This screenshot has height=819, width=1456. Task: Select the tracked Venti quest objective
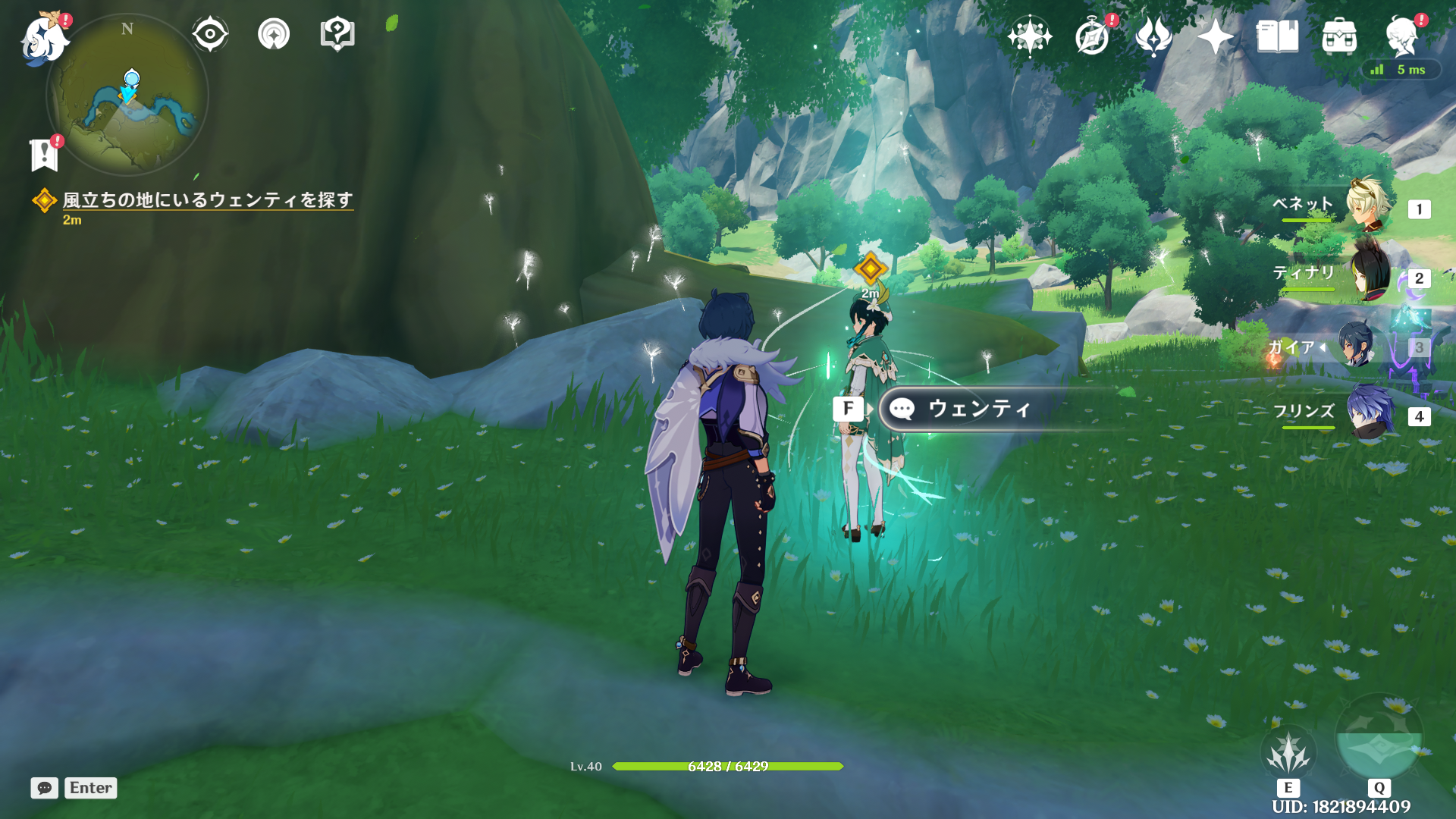pyautogui.click(x=206, y=200)
